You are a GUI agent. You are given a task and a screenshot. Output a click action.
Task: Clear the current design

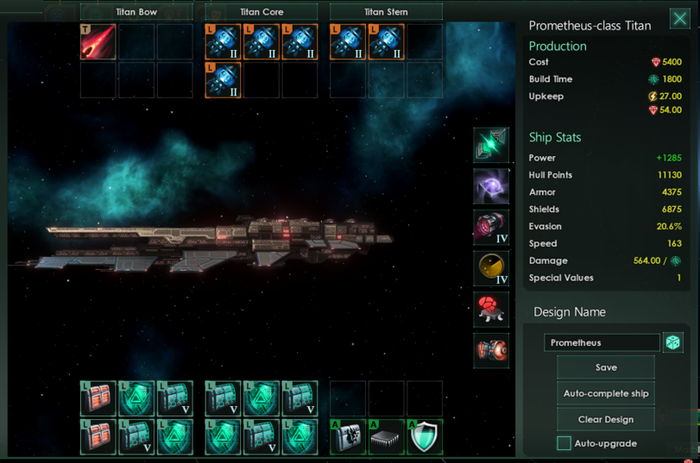pyautogui.click(x=606, y=418)
